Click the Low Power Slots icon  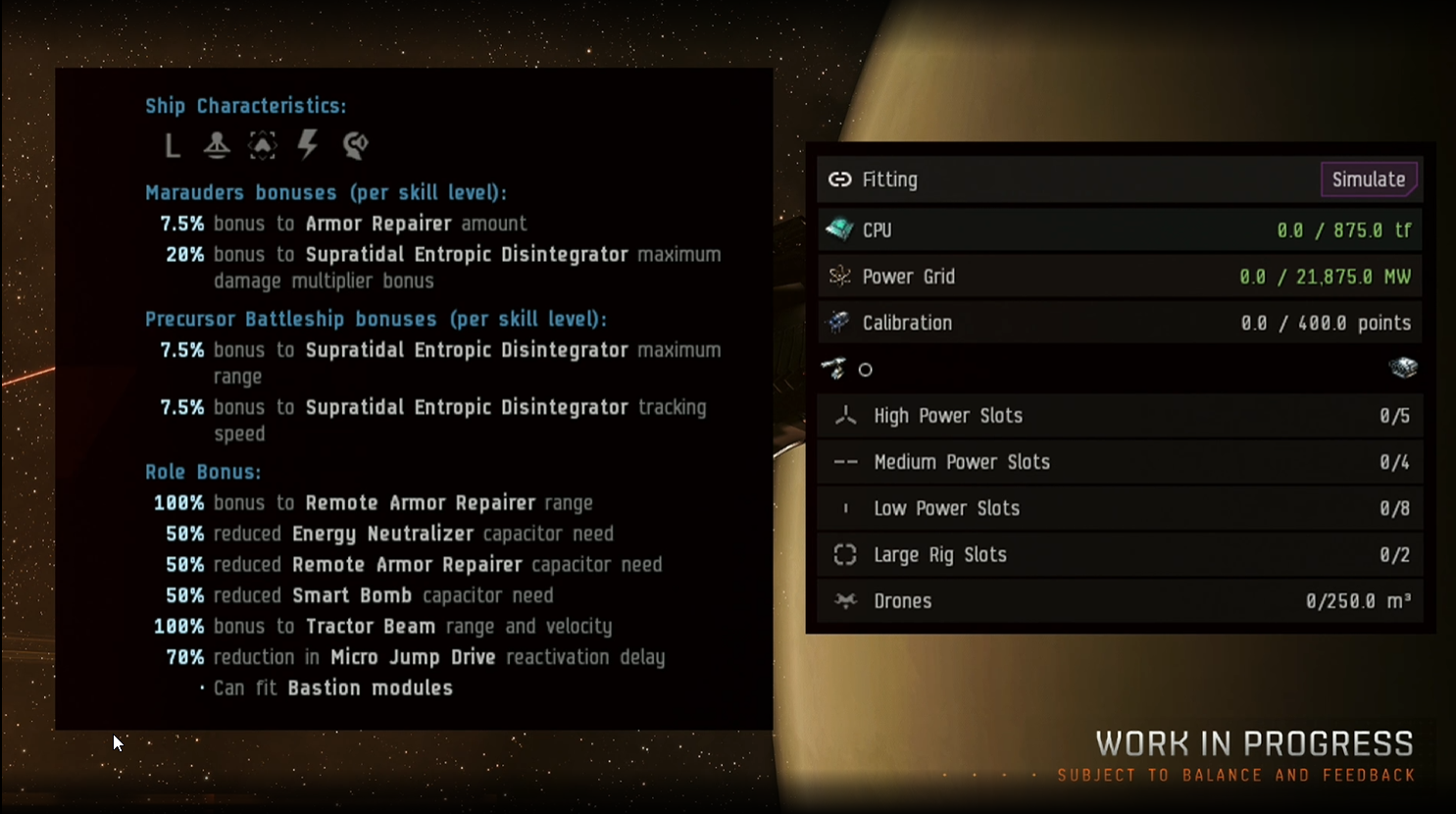[844, 508]
